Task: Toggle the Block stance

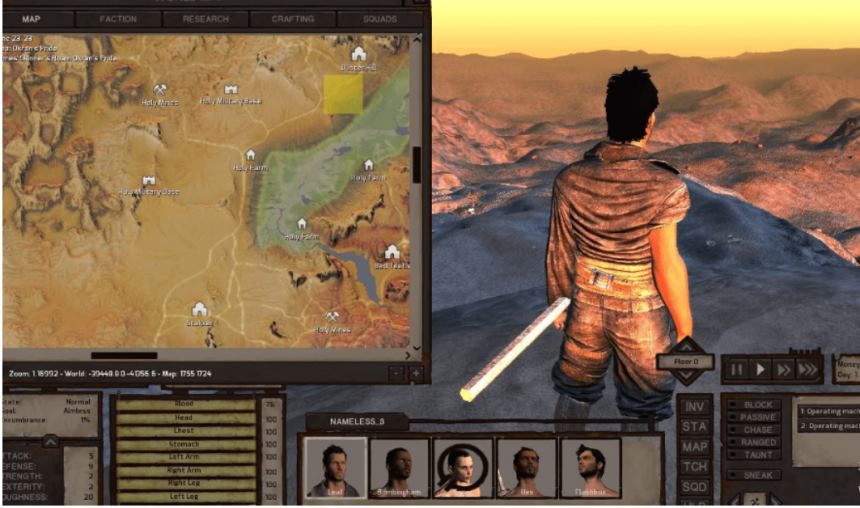Action: (x=758, y=404)
